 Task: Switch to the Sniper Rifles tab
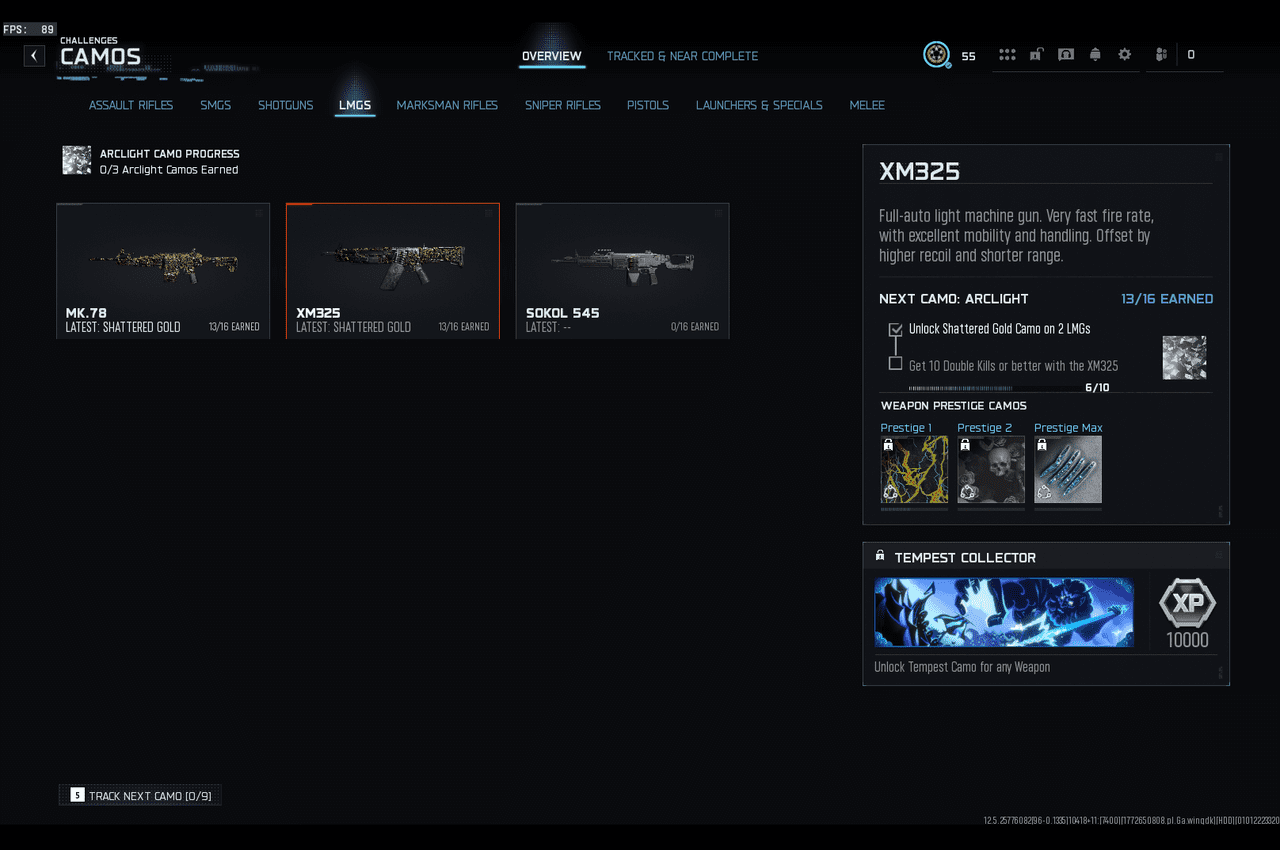coord(562,105)
